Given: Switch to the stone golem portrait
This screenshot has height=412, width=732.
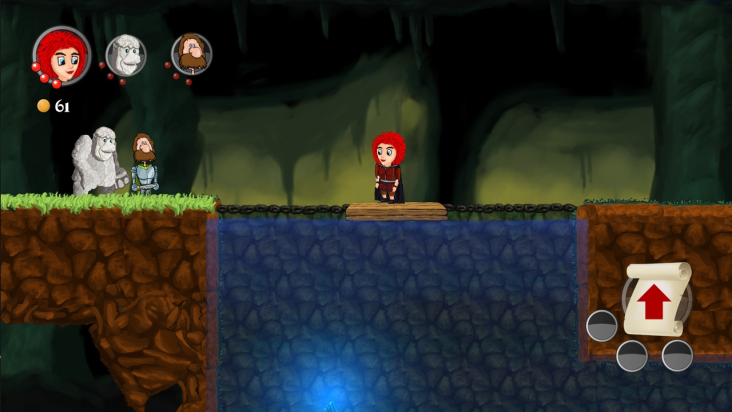Looking at the screenshot, I should [x=126, y=54].
